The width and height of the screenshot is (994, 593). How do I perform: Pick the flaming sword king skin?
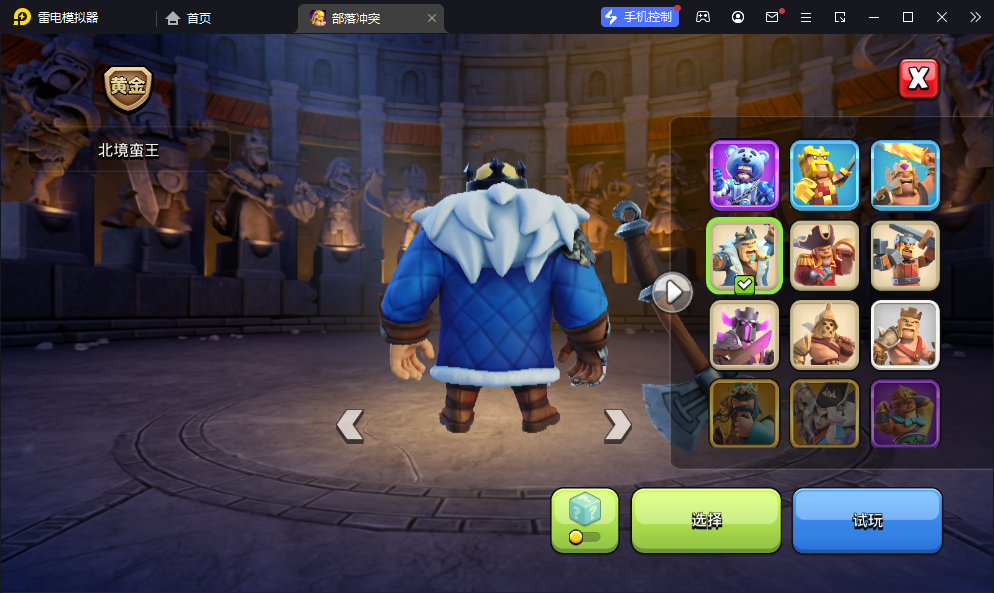(905, 175)
